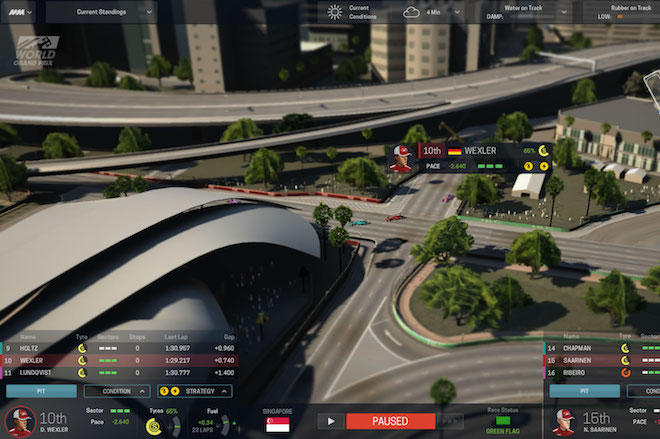The width and height of the screenshot is (660, 439).
Task: Resume the race with the play button
Action: [330, 422]
